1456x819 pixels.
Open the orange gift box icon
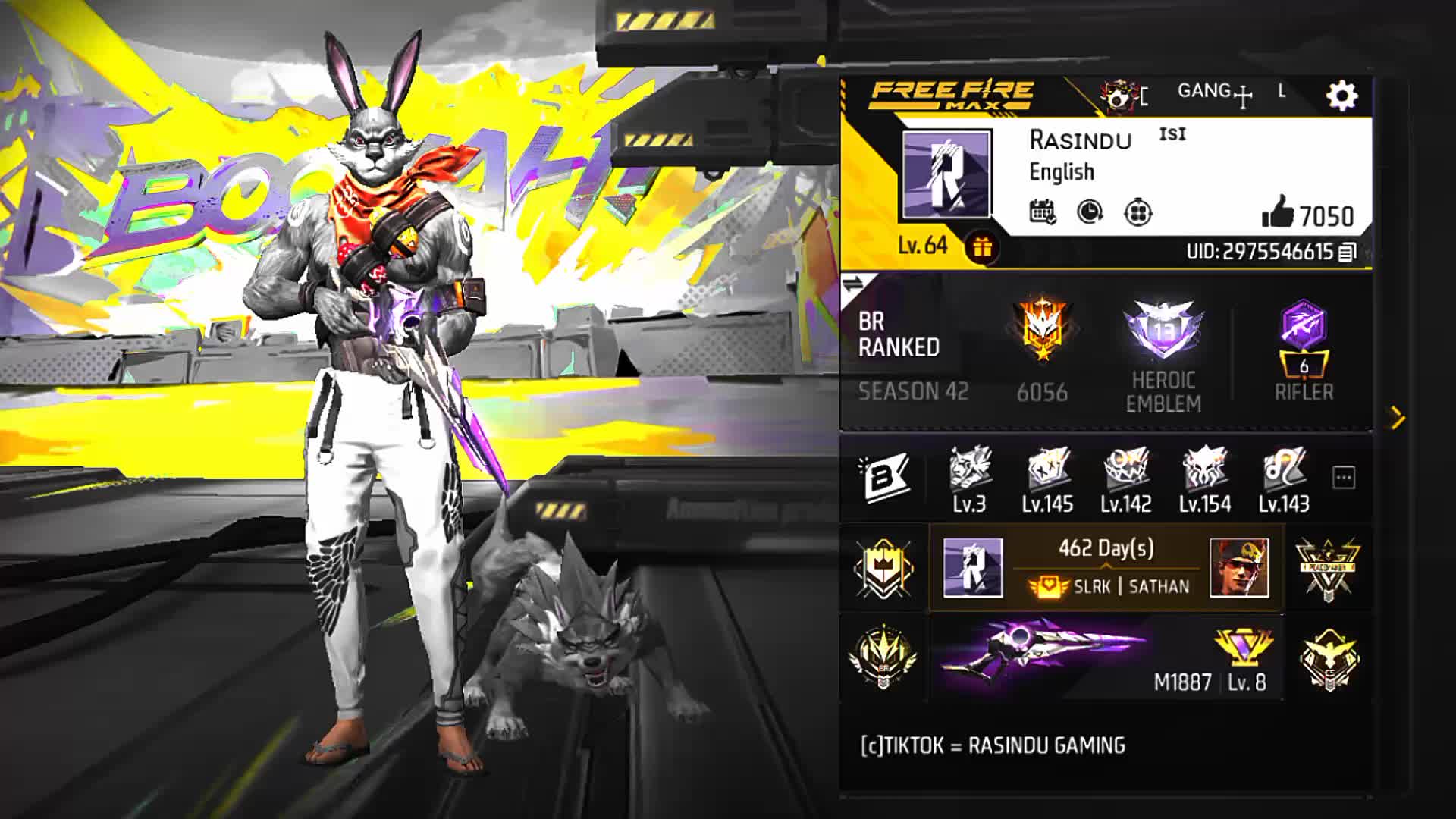click(x=982, y=247)
